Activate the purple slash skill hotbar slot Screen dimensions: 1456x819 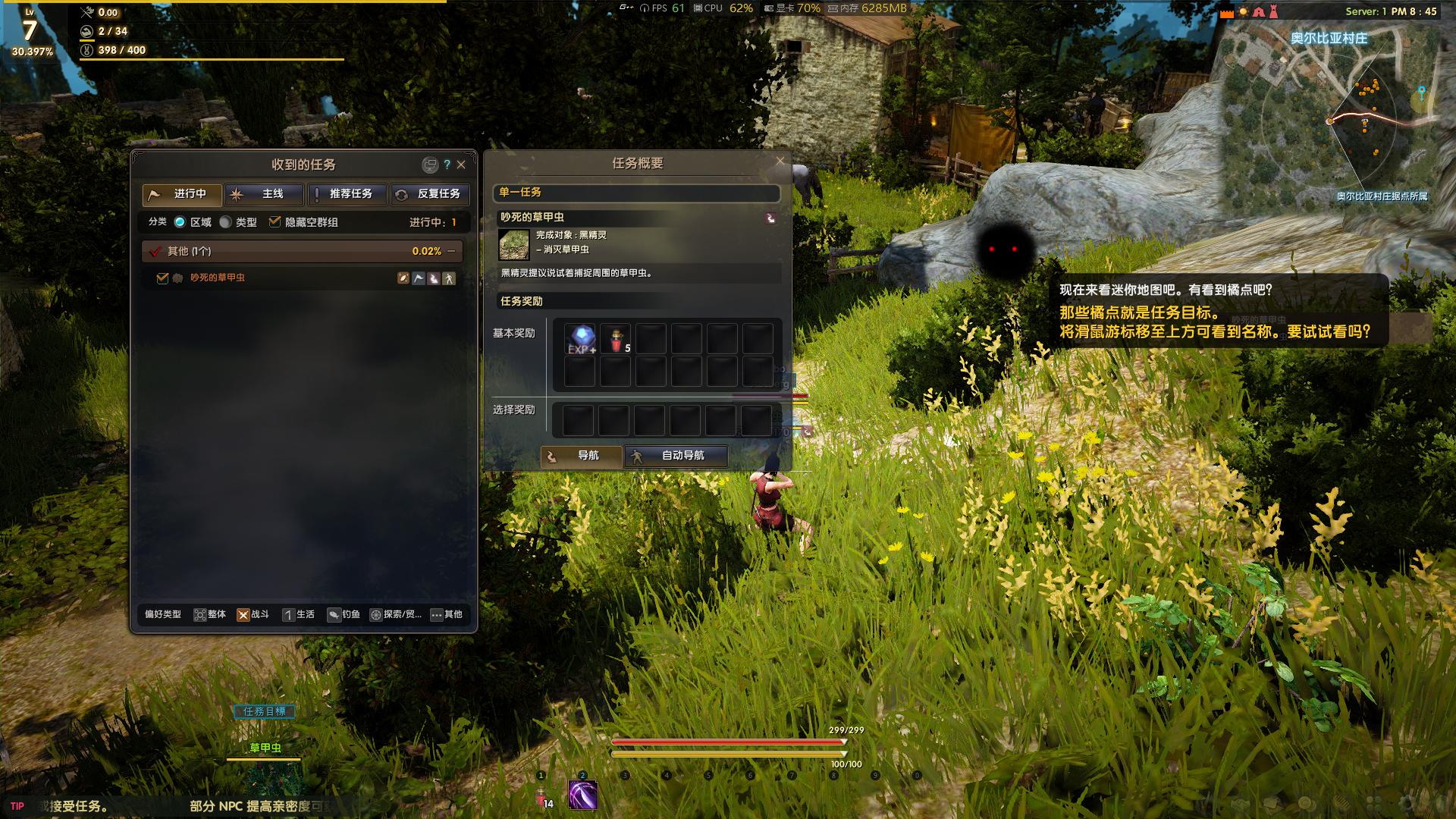pos(582,795)
